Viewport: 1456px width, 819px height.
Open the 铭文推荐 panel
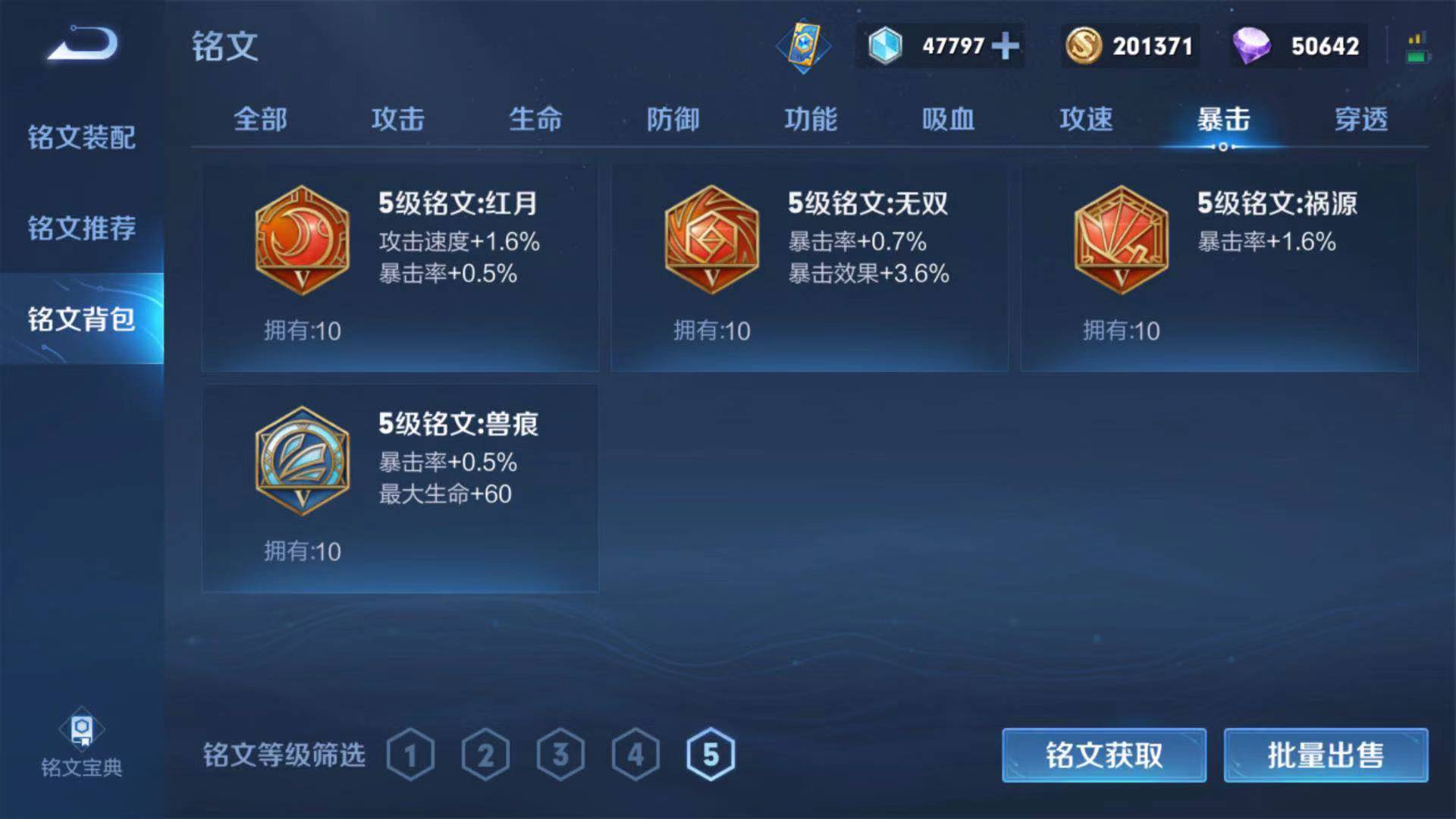click(80, 226)
